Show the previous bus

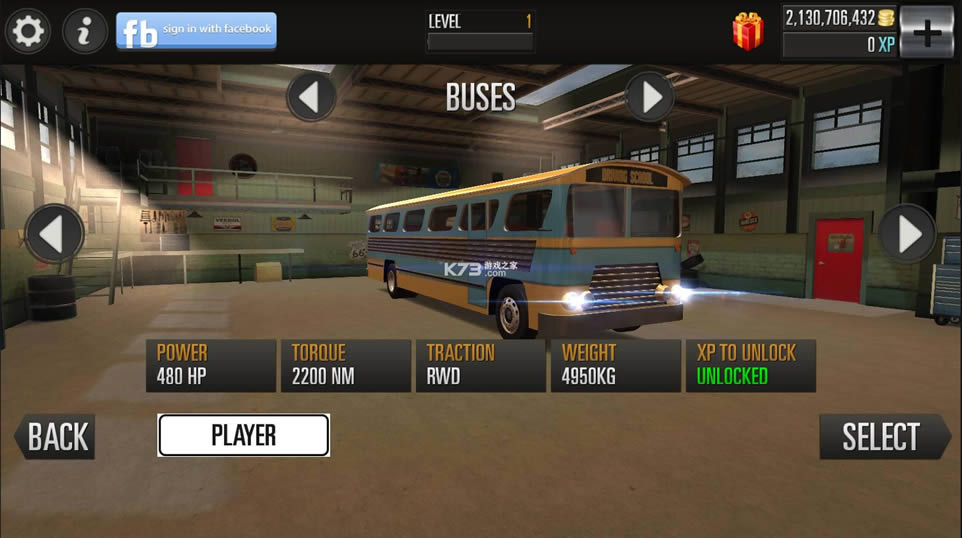(x=54, y=234)
